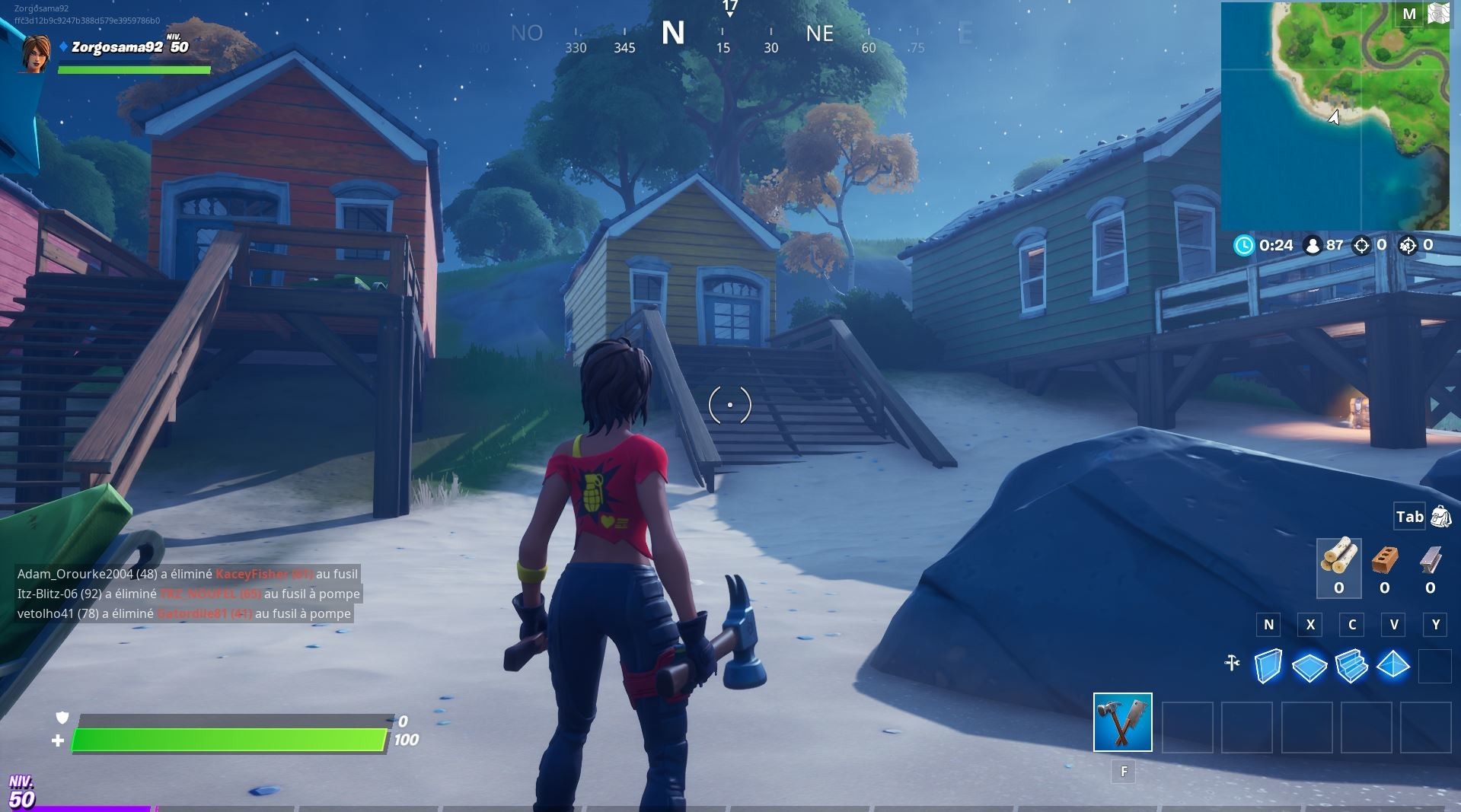
Task: Click the brick resource icon
Action: pos(1385,560)
